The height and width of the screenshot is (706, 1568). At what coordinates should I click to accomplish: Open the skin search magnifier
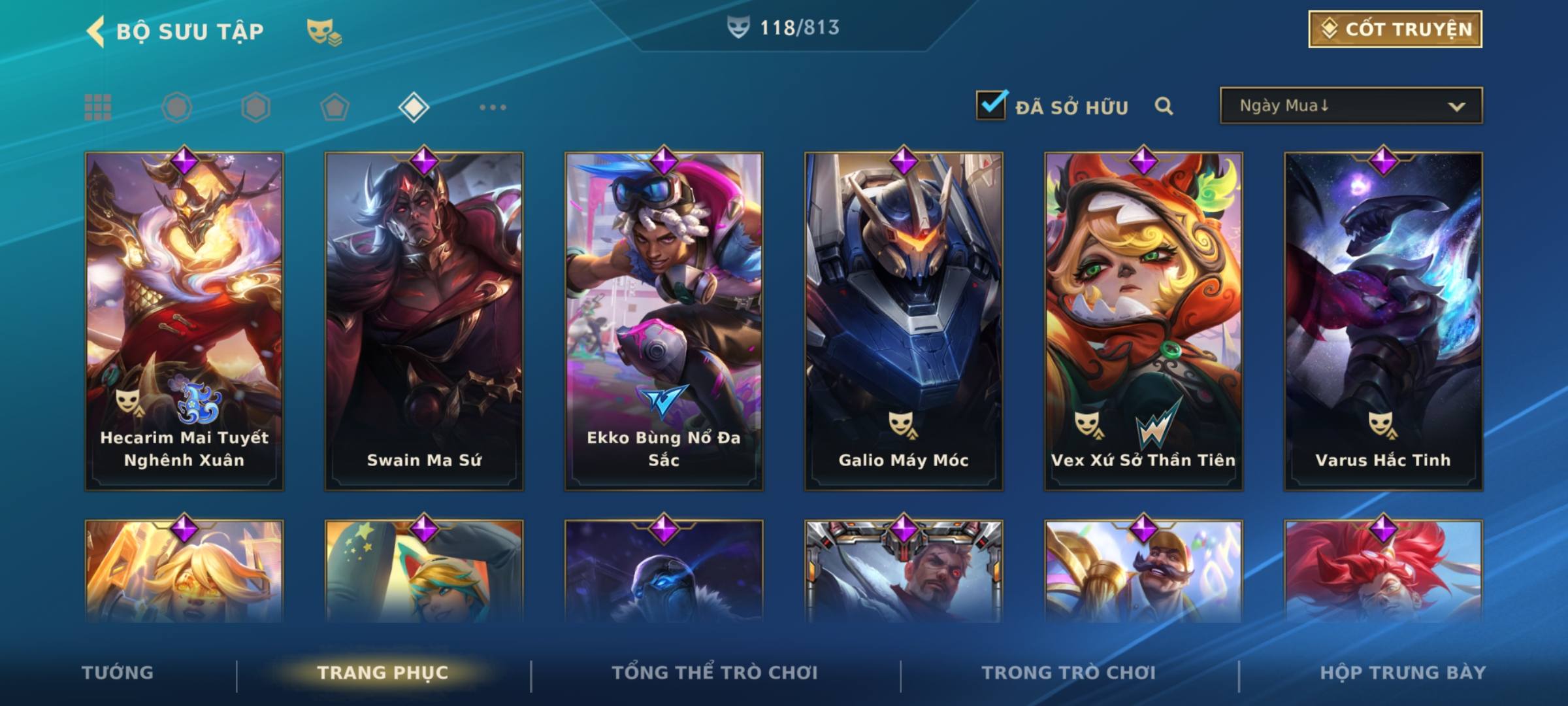1164,106
